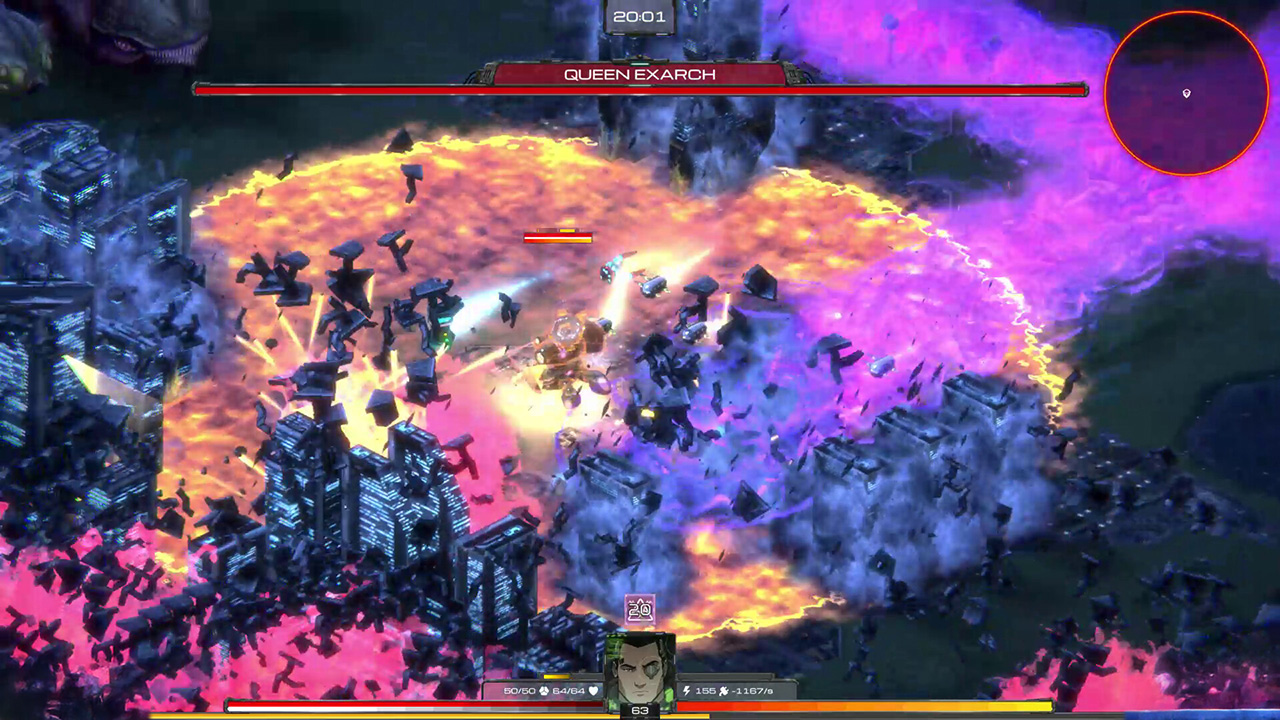Click the shield icon beside 50/50

[x=543, y=690]
